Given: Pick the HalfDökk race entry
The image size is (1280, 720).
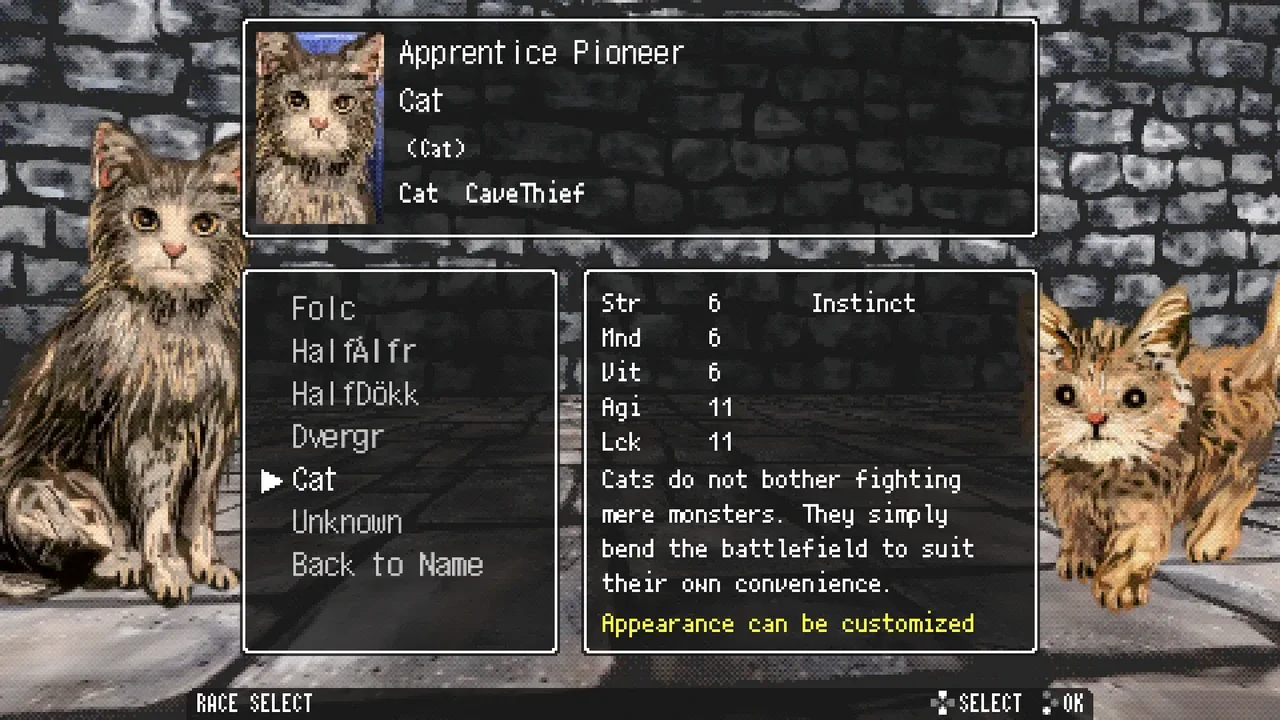Looking at the screenshot, I should click(x=354, y=395).
